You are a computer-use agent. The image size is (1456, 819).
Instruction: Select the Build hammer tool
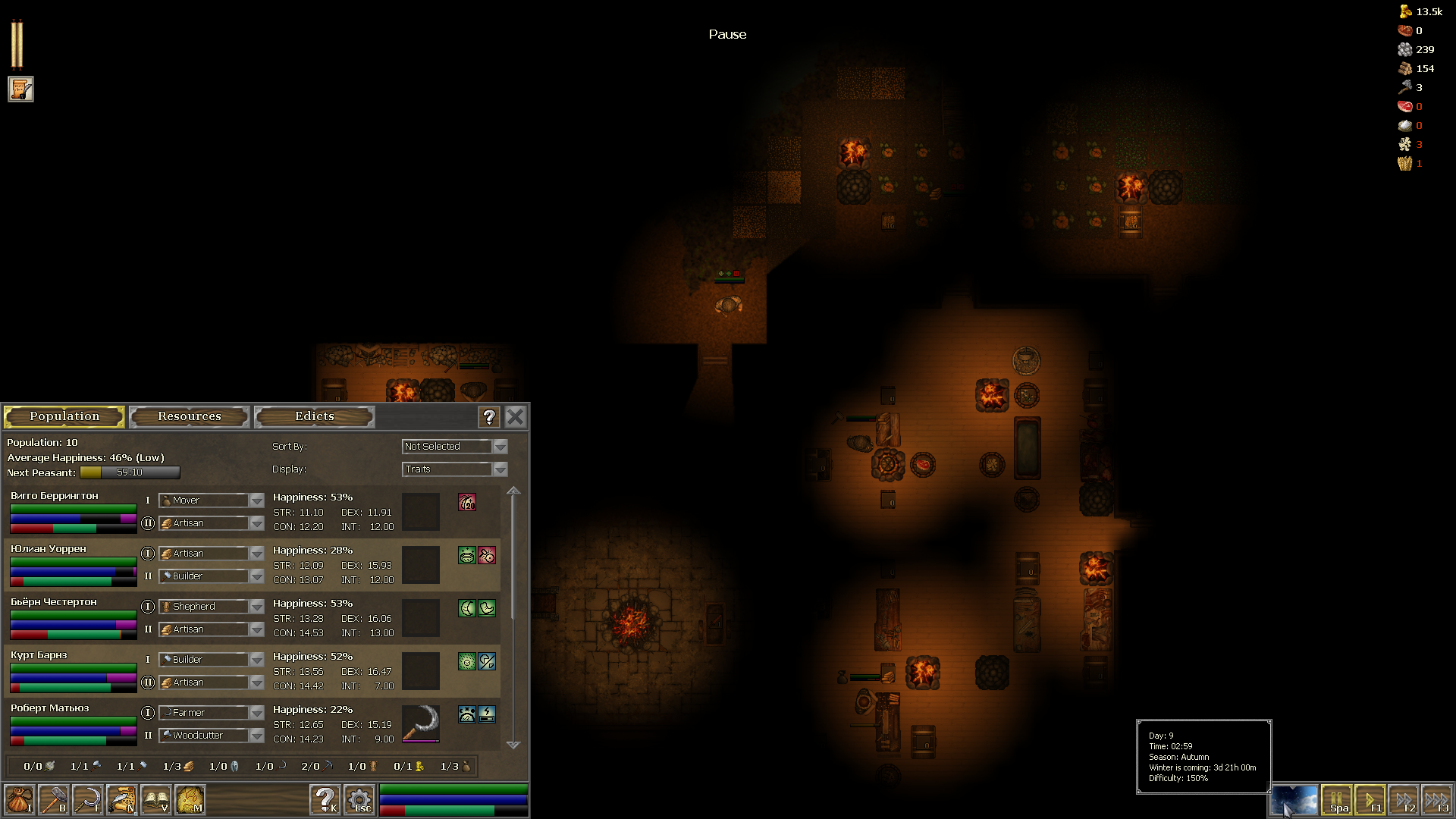[55, 800]
